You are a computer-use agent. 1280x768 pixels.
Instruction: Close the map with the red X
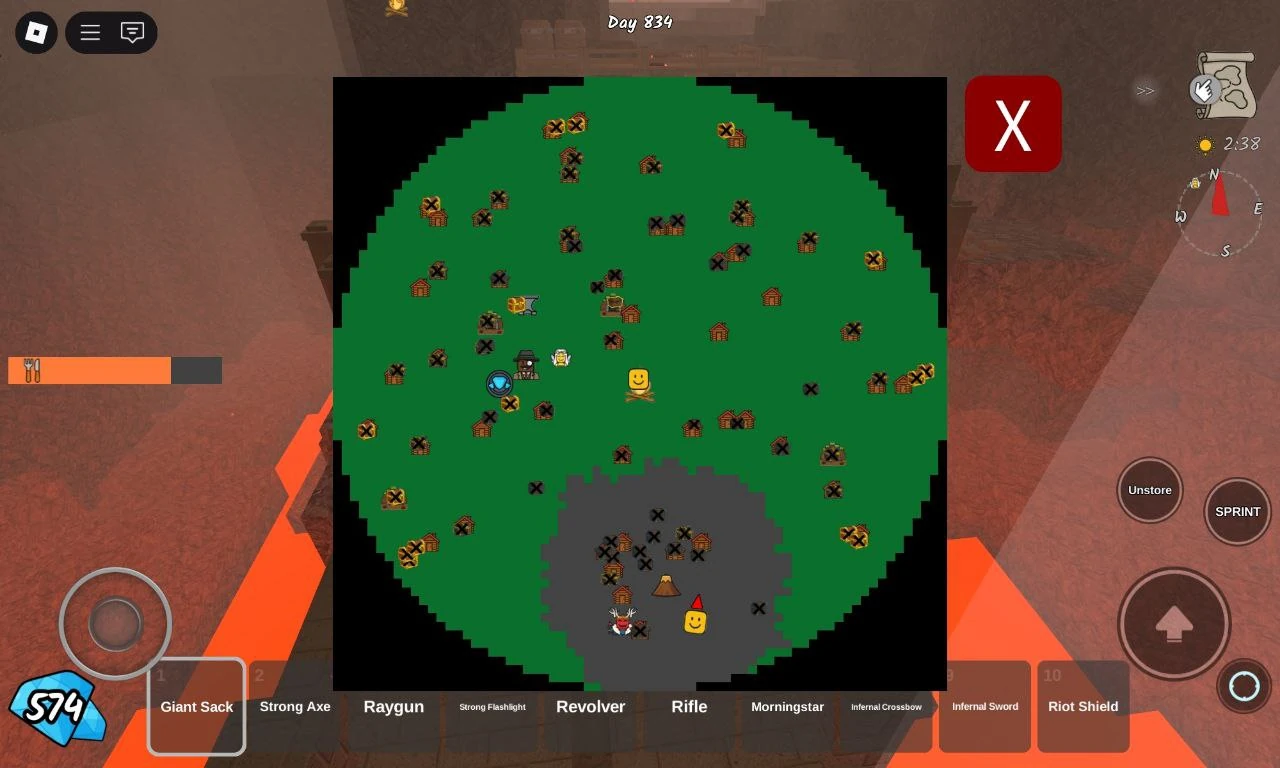point(1013,123)
